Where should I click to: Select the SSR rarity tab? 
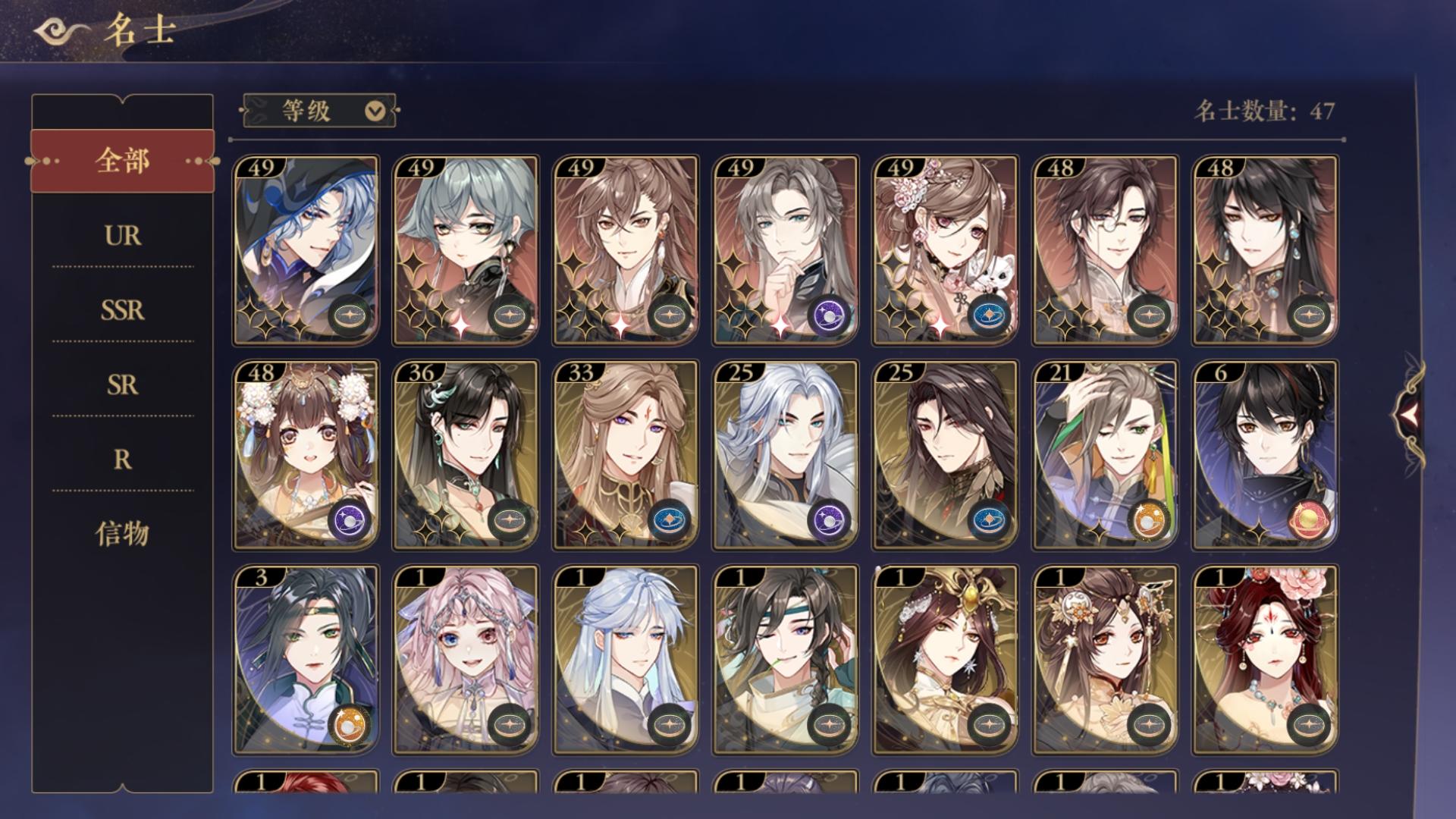point(124,309)
